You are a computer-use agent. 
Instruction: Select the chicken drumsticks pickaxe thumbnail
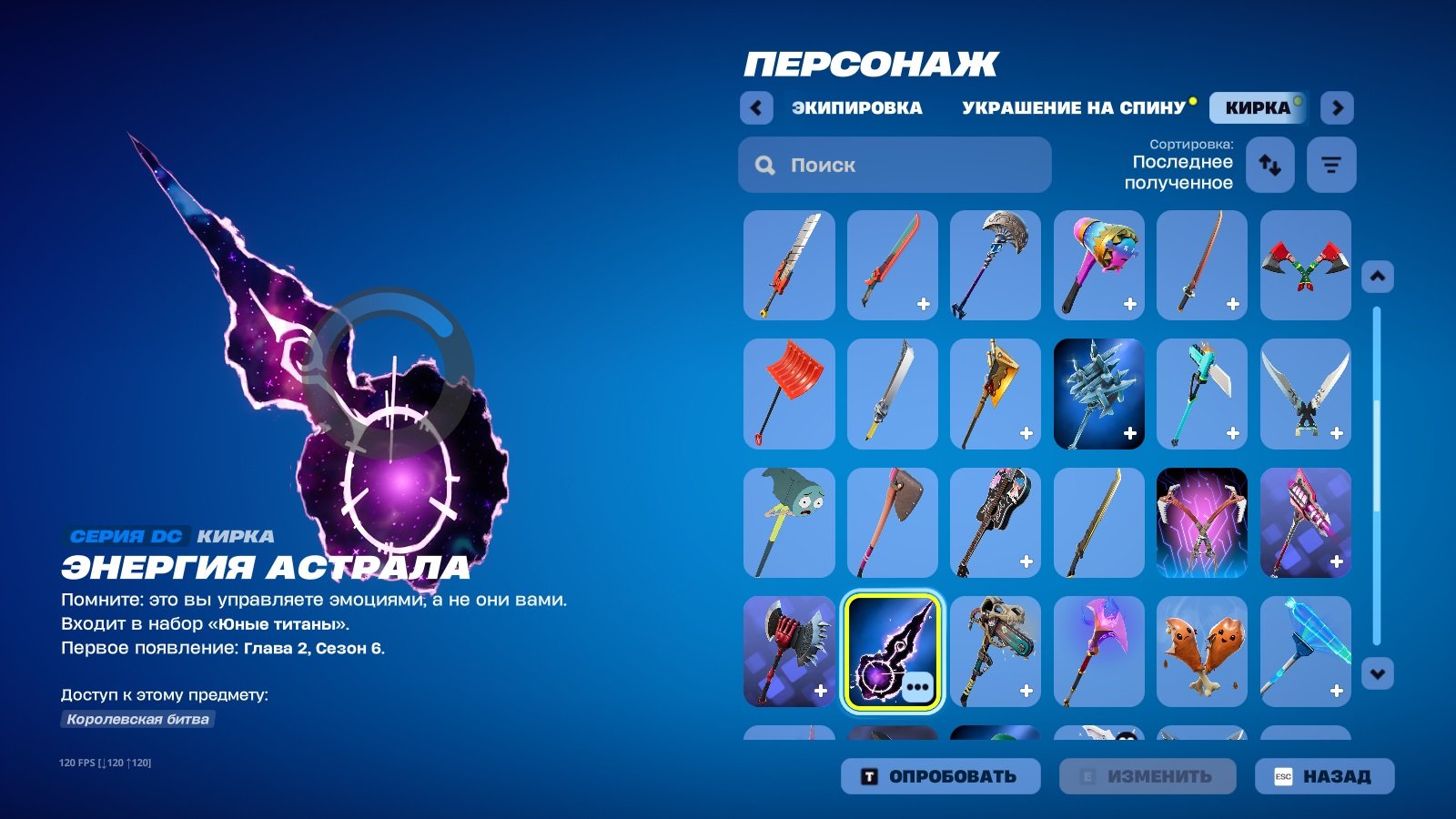click(x=1201, y=652)
